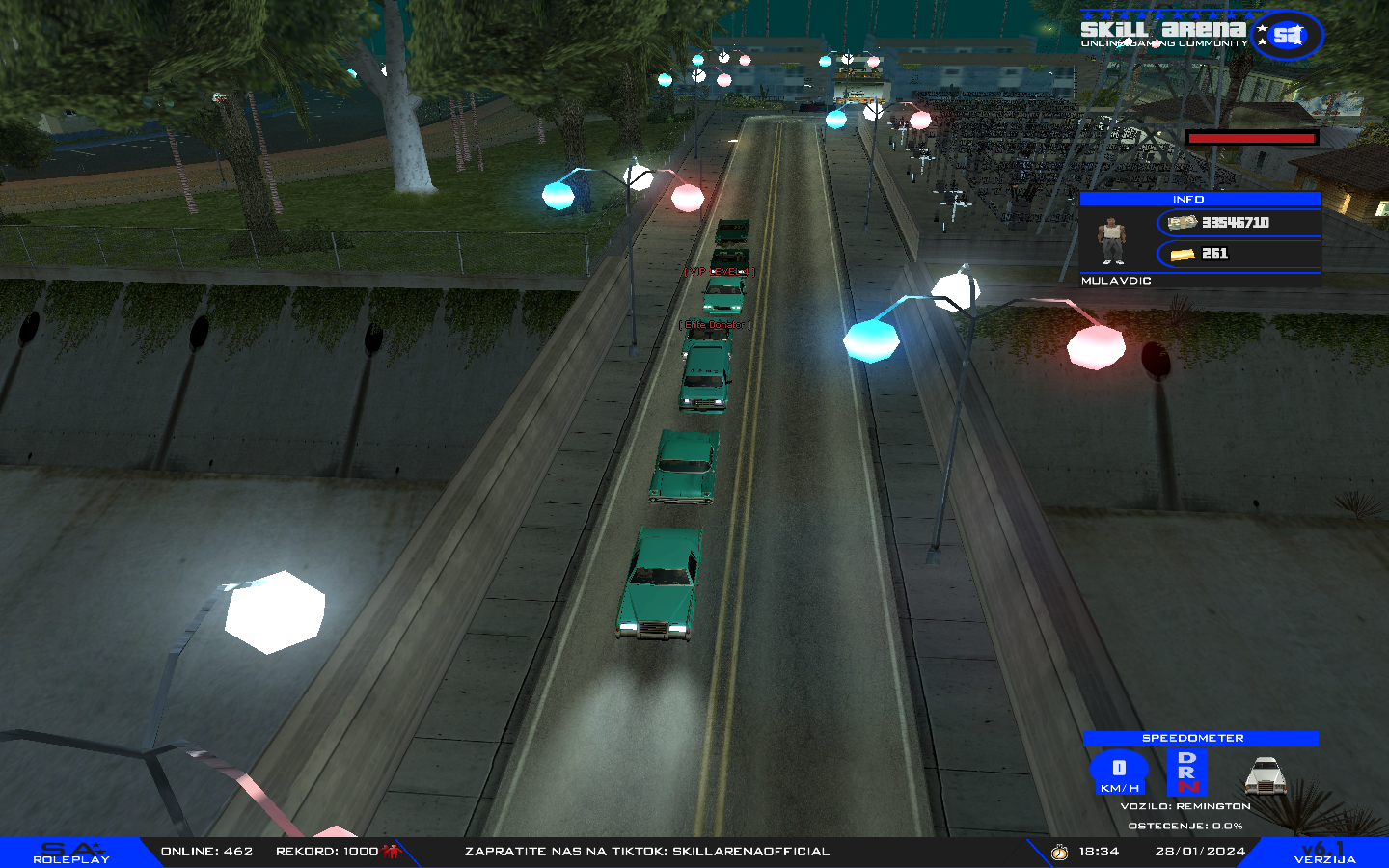This screenshot has height=868, width=1389.
Task: Click the Skill Arena SA logo badge
Action: 1289,36
